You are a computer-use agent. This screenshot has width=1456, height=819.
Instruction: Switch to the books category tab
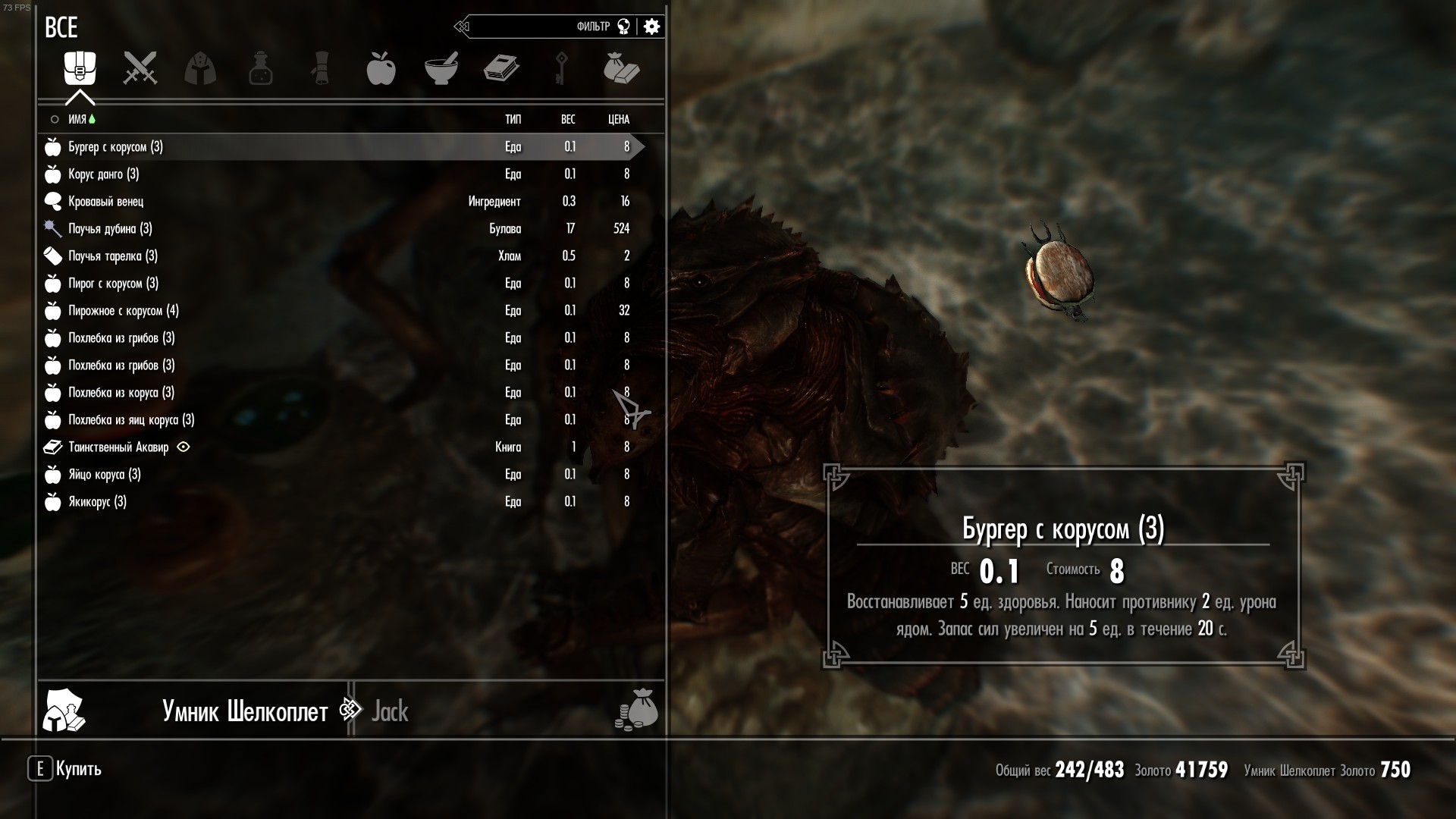(501, 68)
